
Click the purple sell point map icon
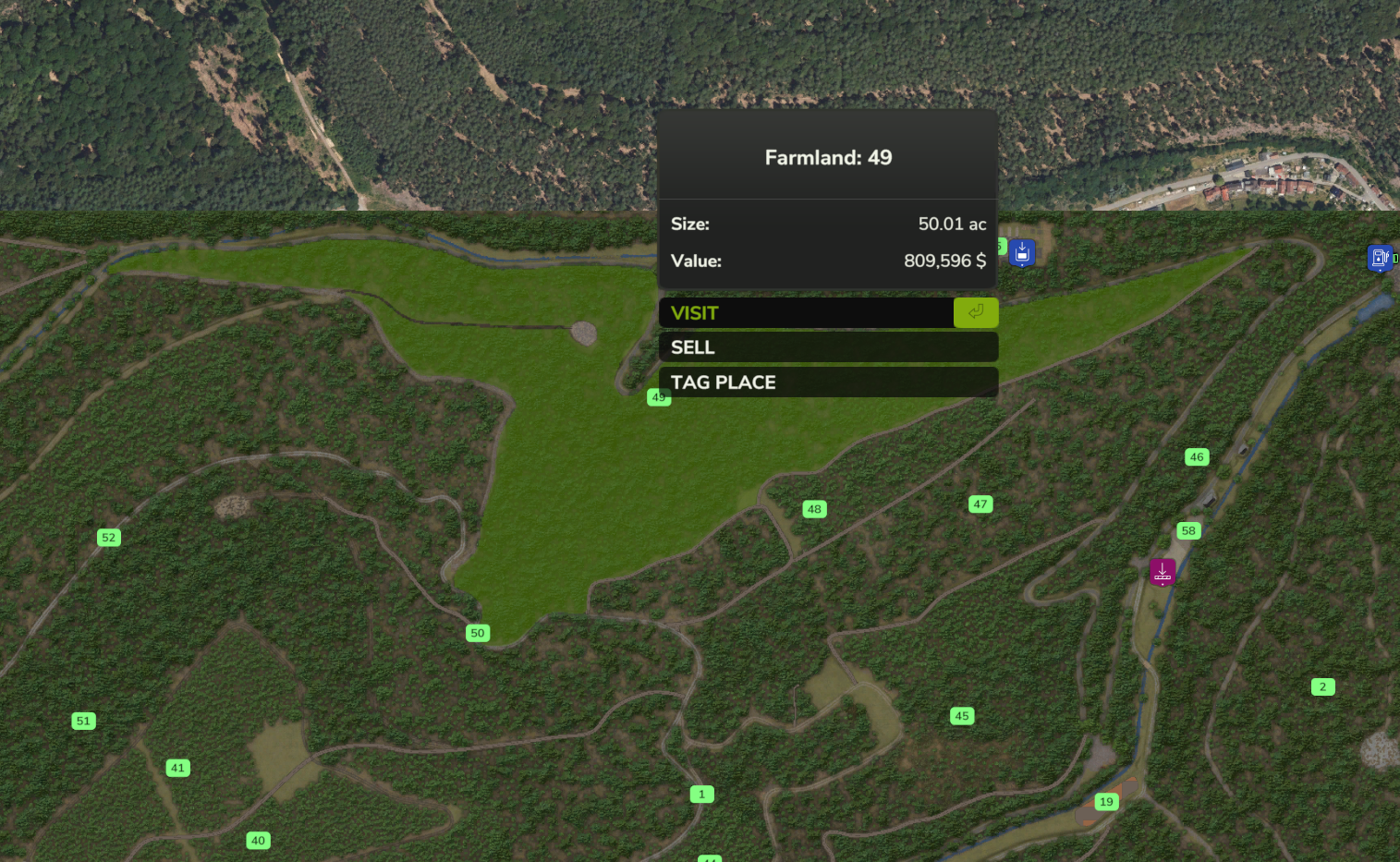coord(1163,572)
